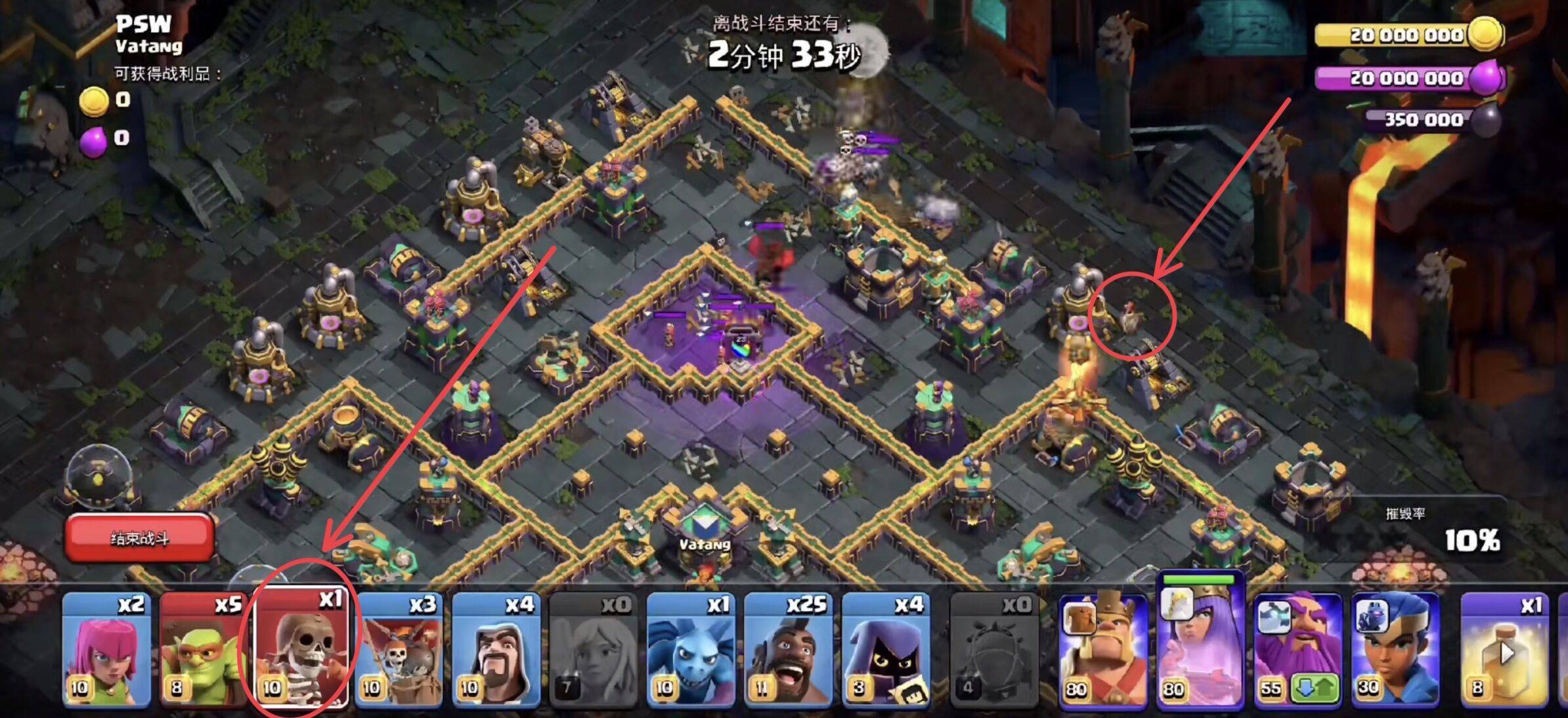Choose the yellow potion spell card
Viewport: 1568px width, 718px height.
pos(1505,650)
